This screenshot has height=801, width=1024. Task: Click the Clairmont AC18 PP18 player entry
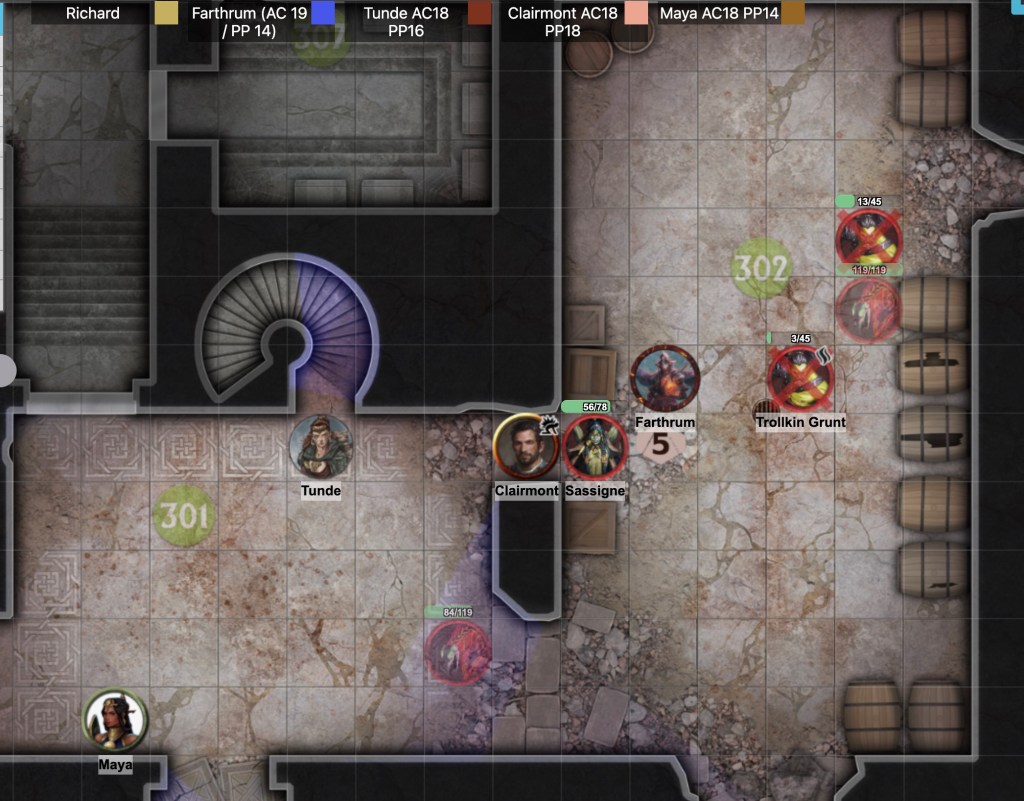click(562, 22)
